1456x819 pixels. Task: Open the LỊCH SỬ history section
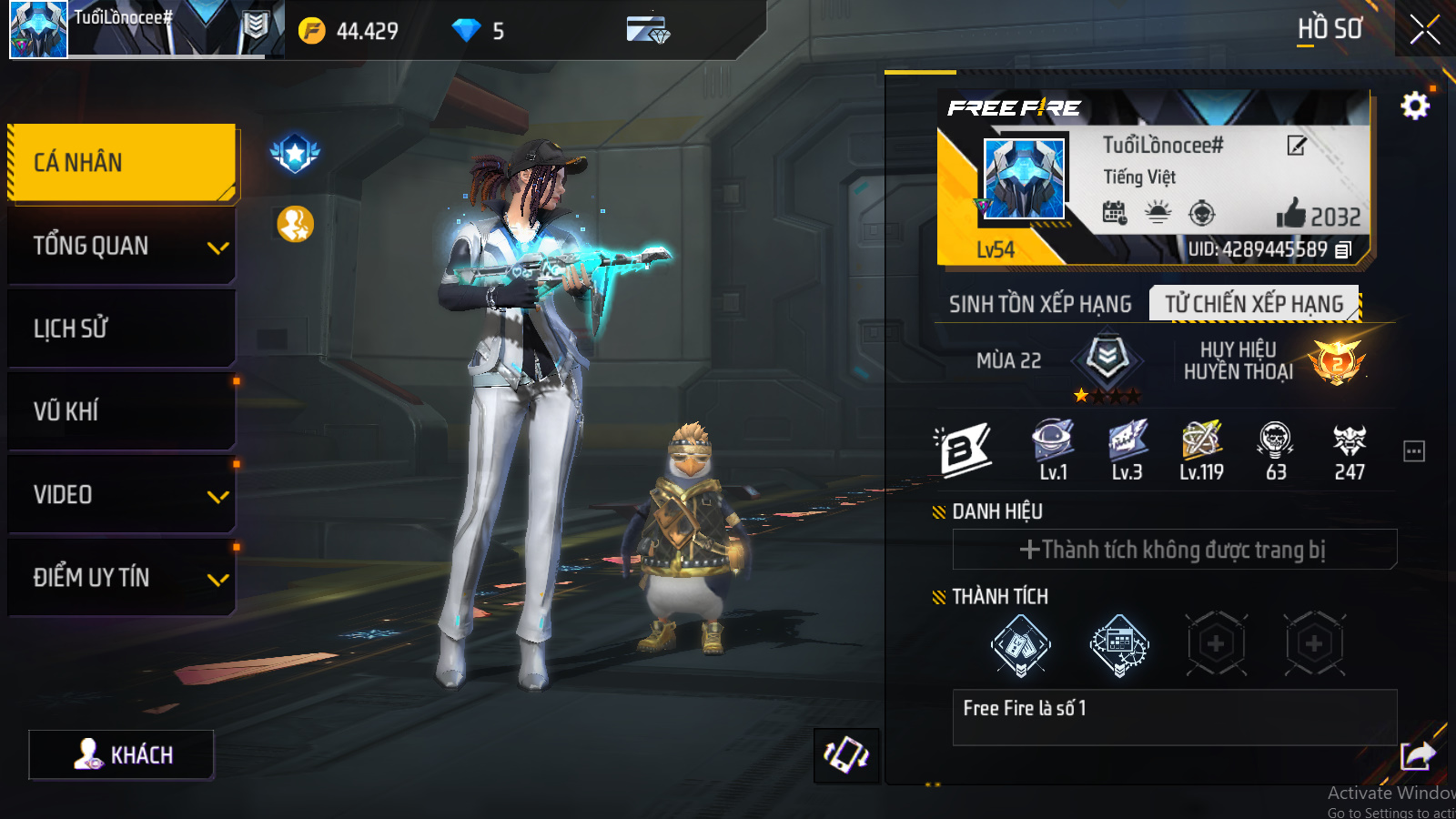(x=122, y=329)
